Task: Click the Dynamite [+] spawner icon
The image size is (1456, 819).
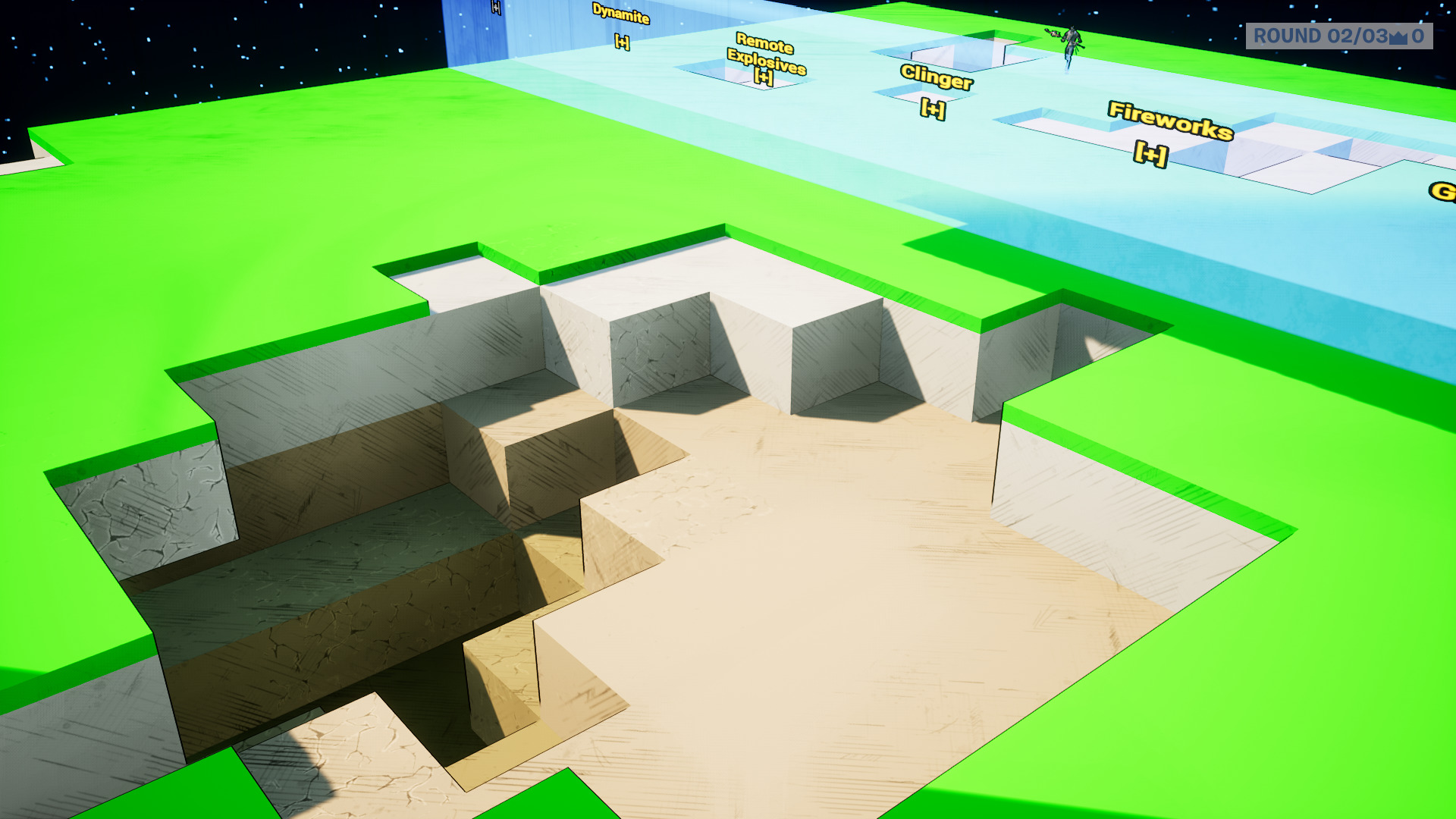Action: 622,42
